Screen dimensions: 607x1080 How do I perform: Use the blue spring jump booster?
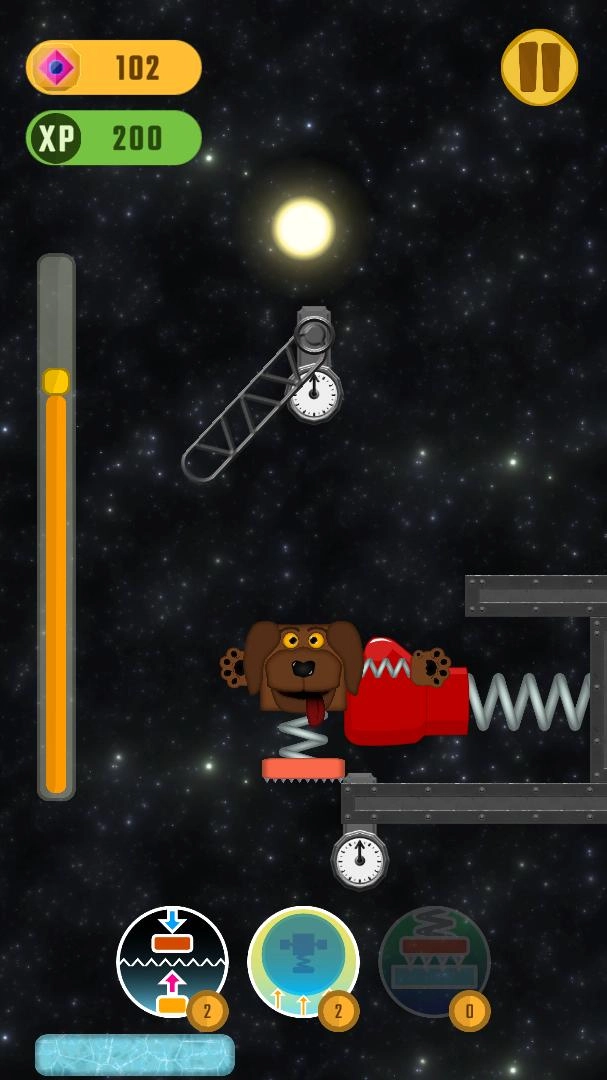pyautogui.click(x=303, y=961)
